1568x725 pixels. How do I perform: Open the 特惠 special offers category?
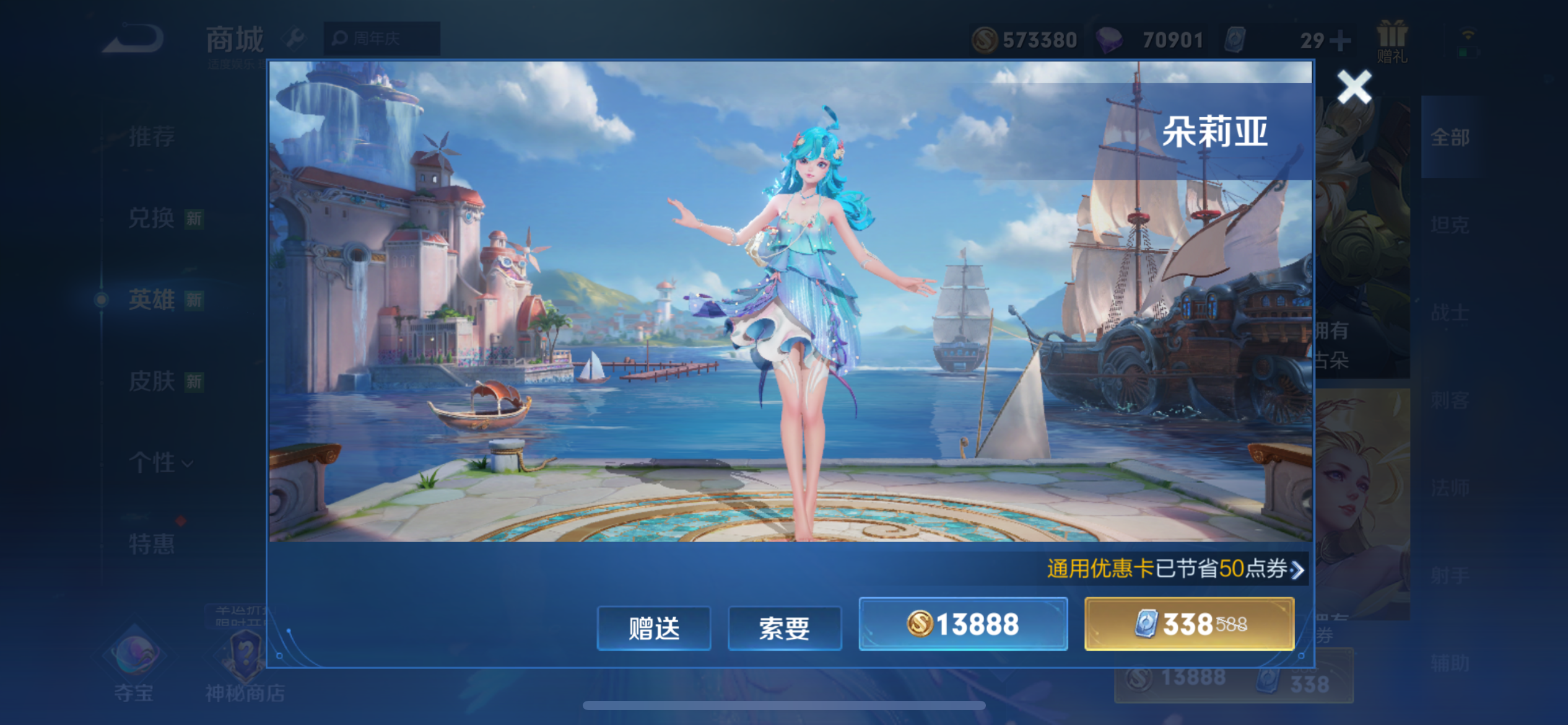point(152,544)
